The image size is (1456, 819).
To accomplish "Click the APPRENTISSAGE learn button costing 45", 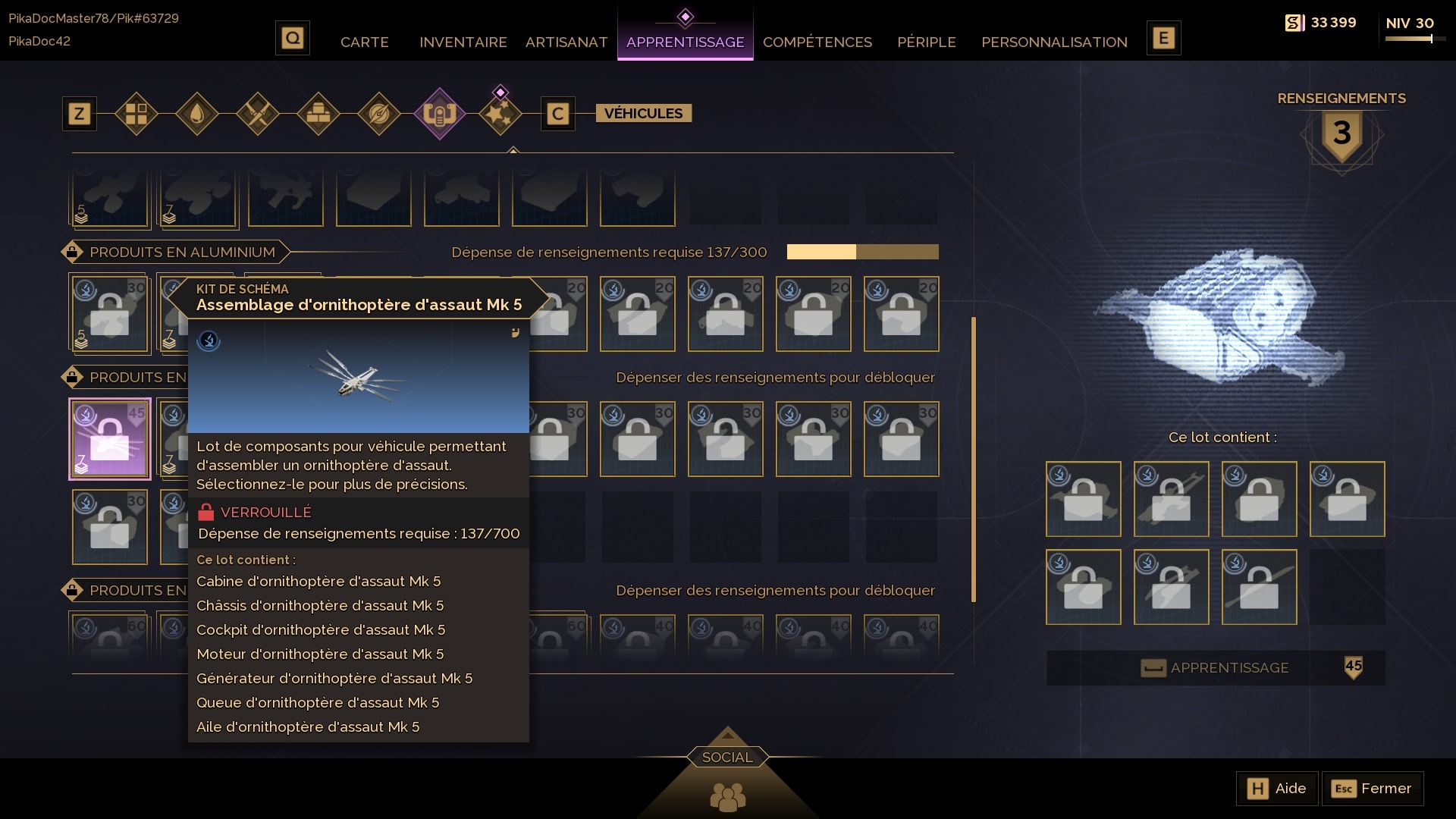I will coord(1216,668).
